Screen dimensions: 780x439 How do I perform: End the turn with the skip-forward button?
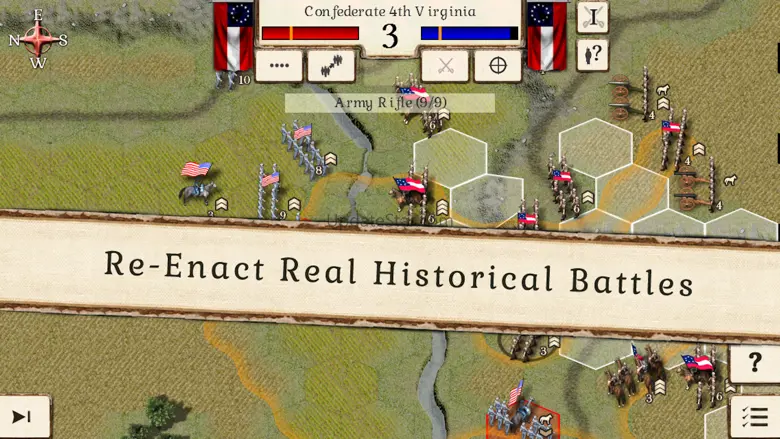(x=22, y=416)
